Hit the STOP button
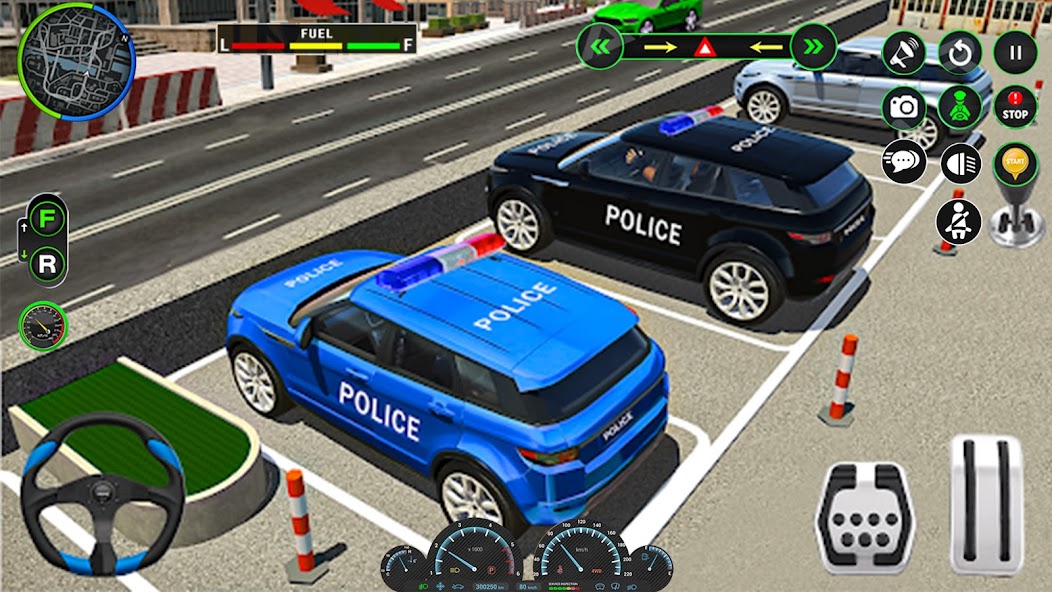Image resolution: width=1052 pixels, height=592 pixels. point(1015,107)
